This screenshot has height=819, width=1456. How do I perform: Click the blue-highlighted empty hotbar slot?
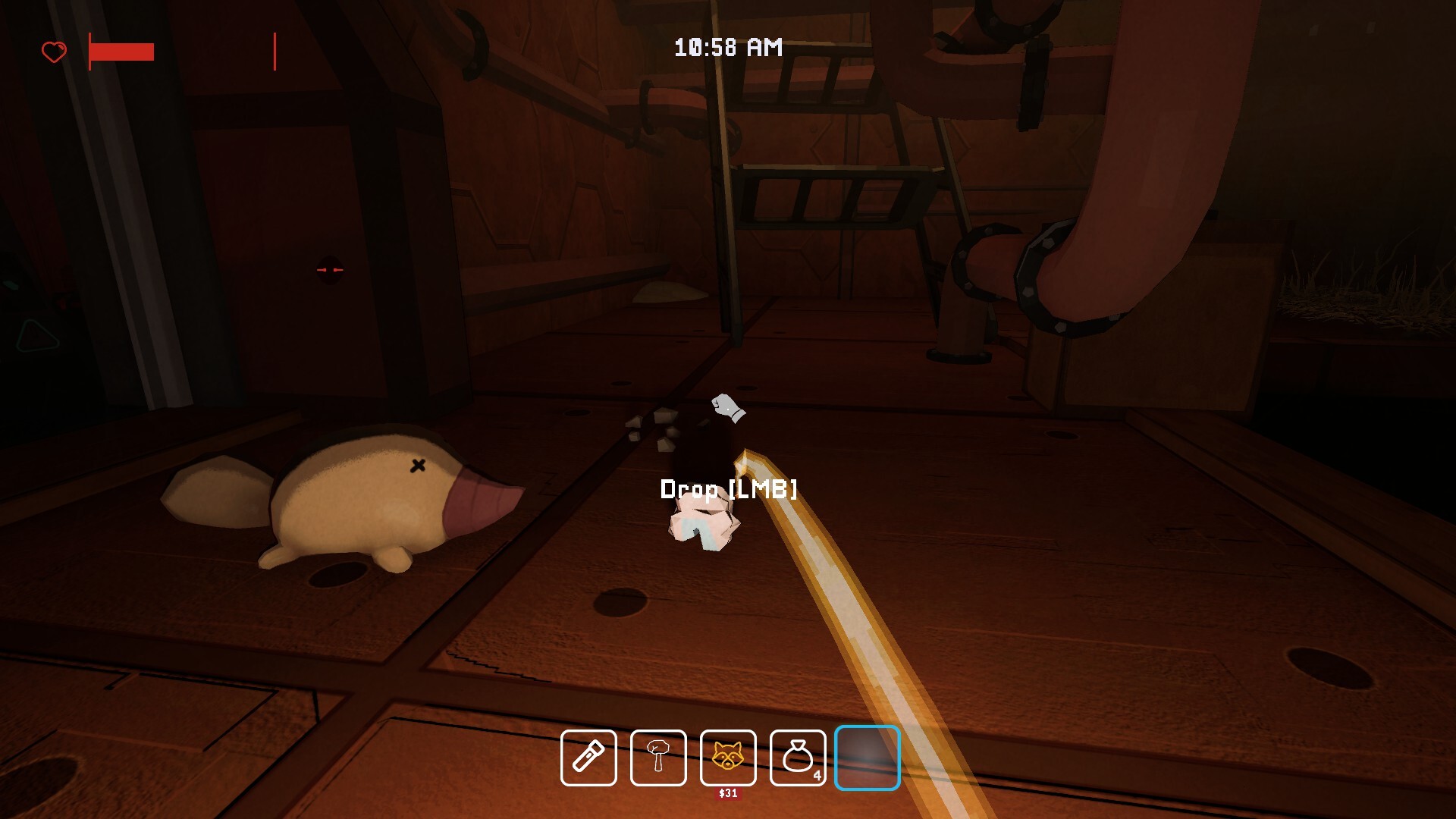(x=868, y=758)
